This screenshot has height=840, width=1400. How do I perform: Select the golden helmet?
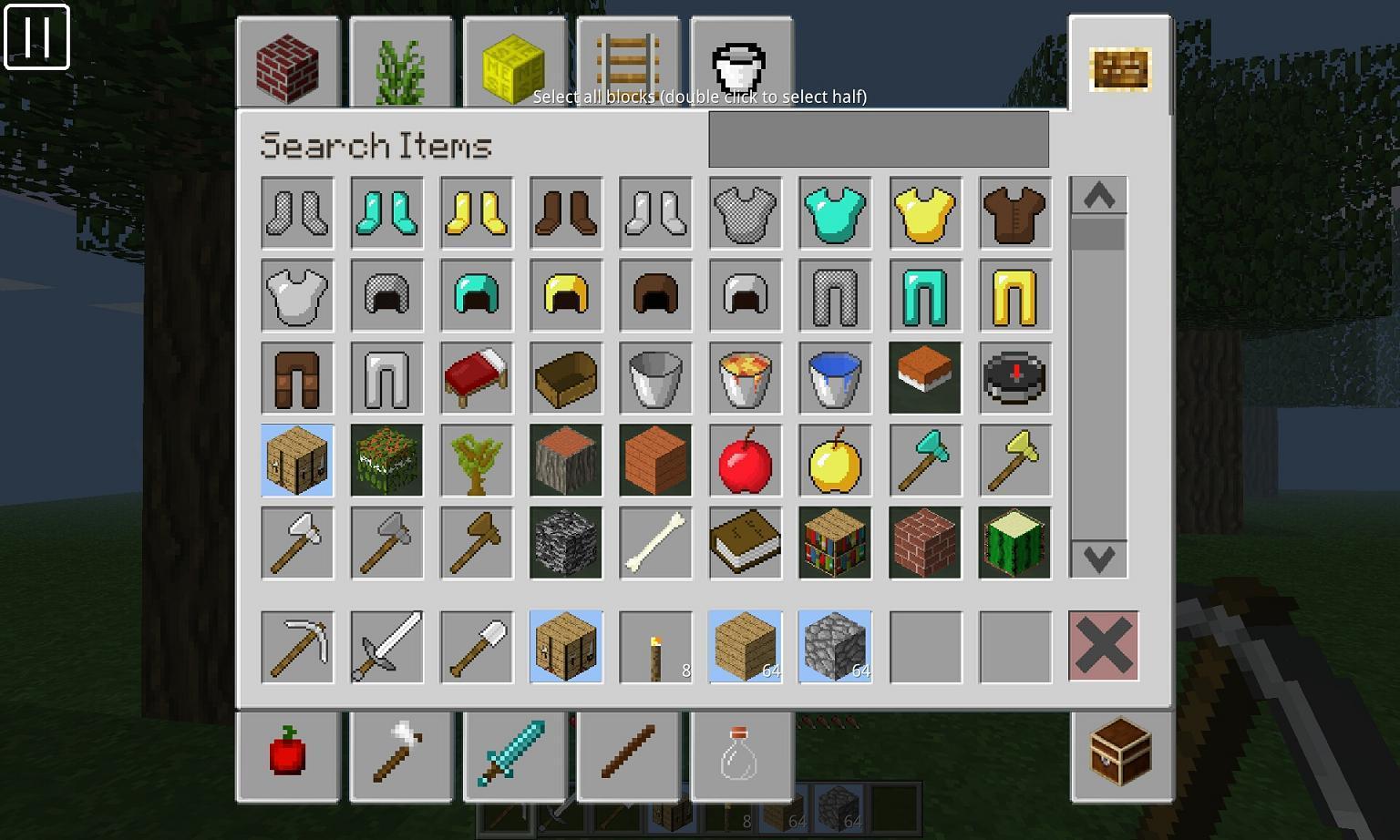565,295
